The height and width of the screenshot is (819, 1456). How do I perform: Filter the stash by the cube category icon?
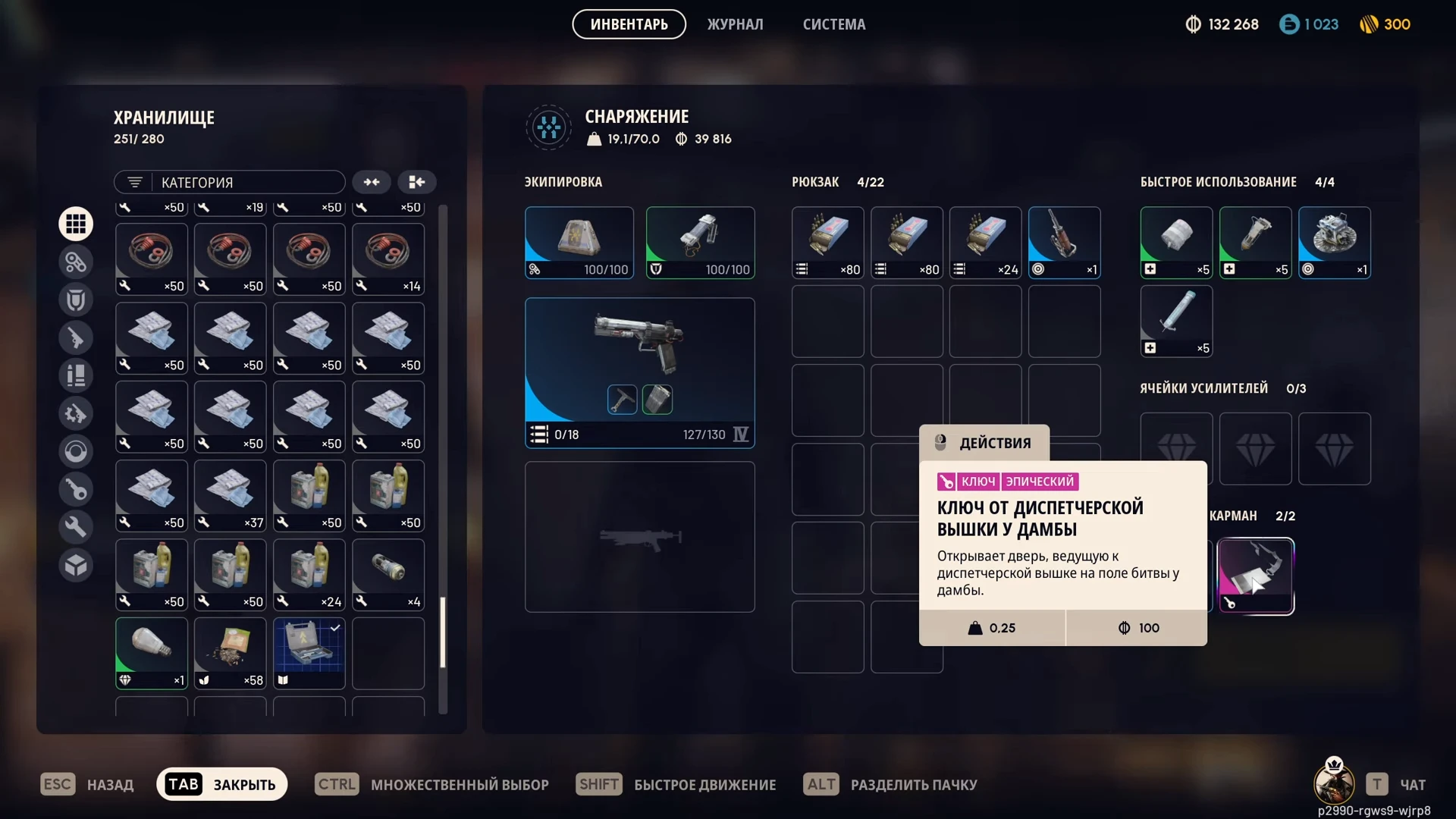click(x=76, y=565)
